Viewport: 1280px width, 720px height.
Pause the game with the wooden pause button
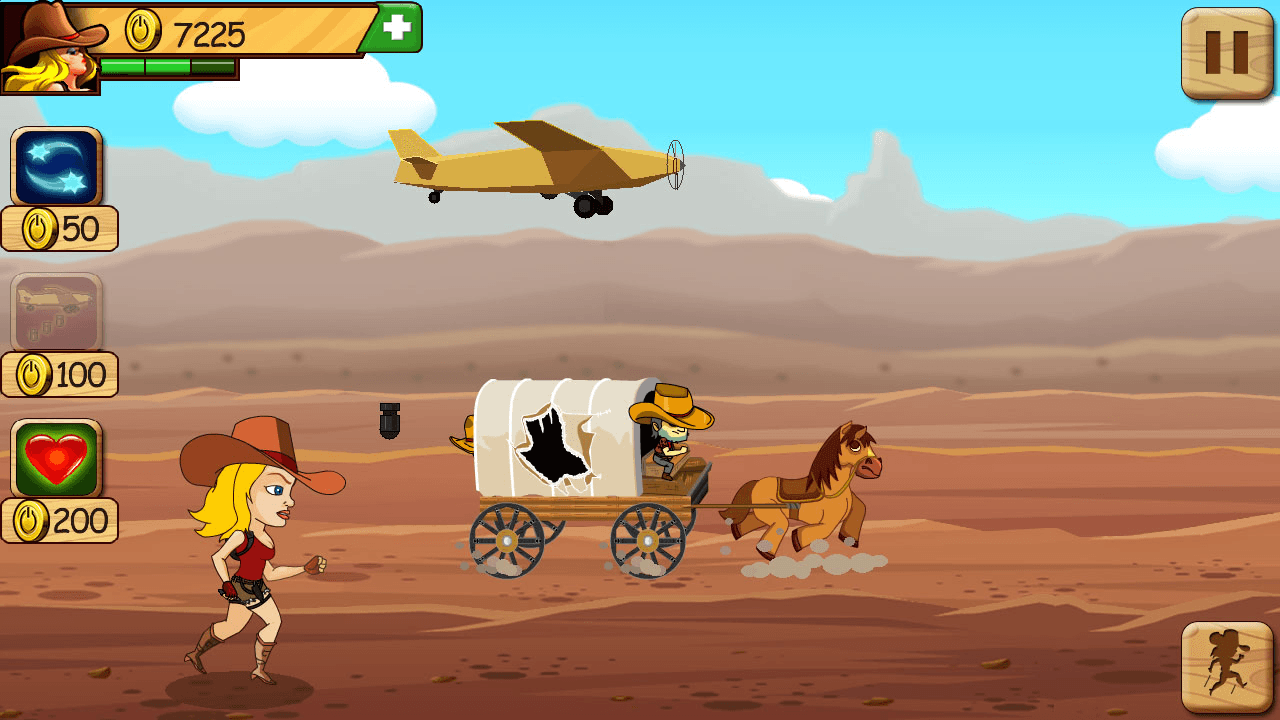(x=1226, y=53)
